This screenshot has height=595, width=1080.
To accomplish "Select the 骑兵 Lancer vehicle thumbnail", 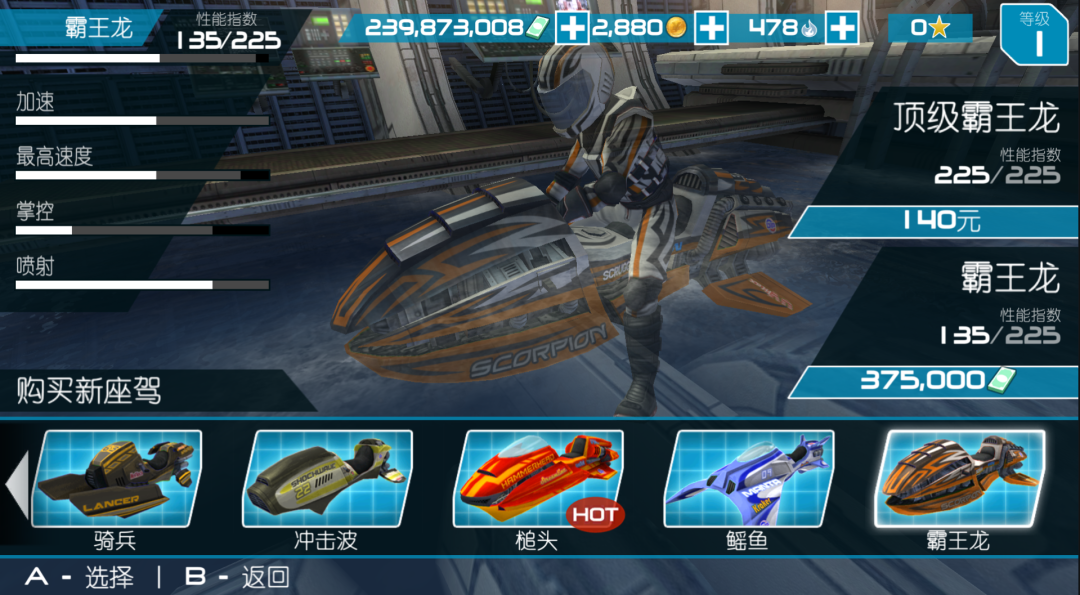I will tap(117, 478).
